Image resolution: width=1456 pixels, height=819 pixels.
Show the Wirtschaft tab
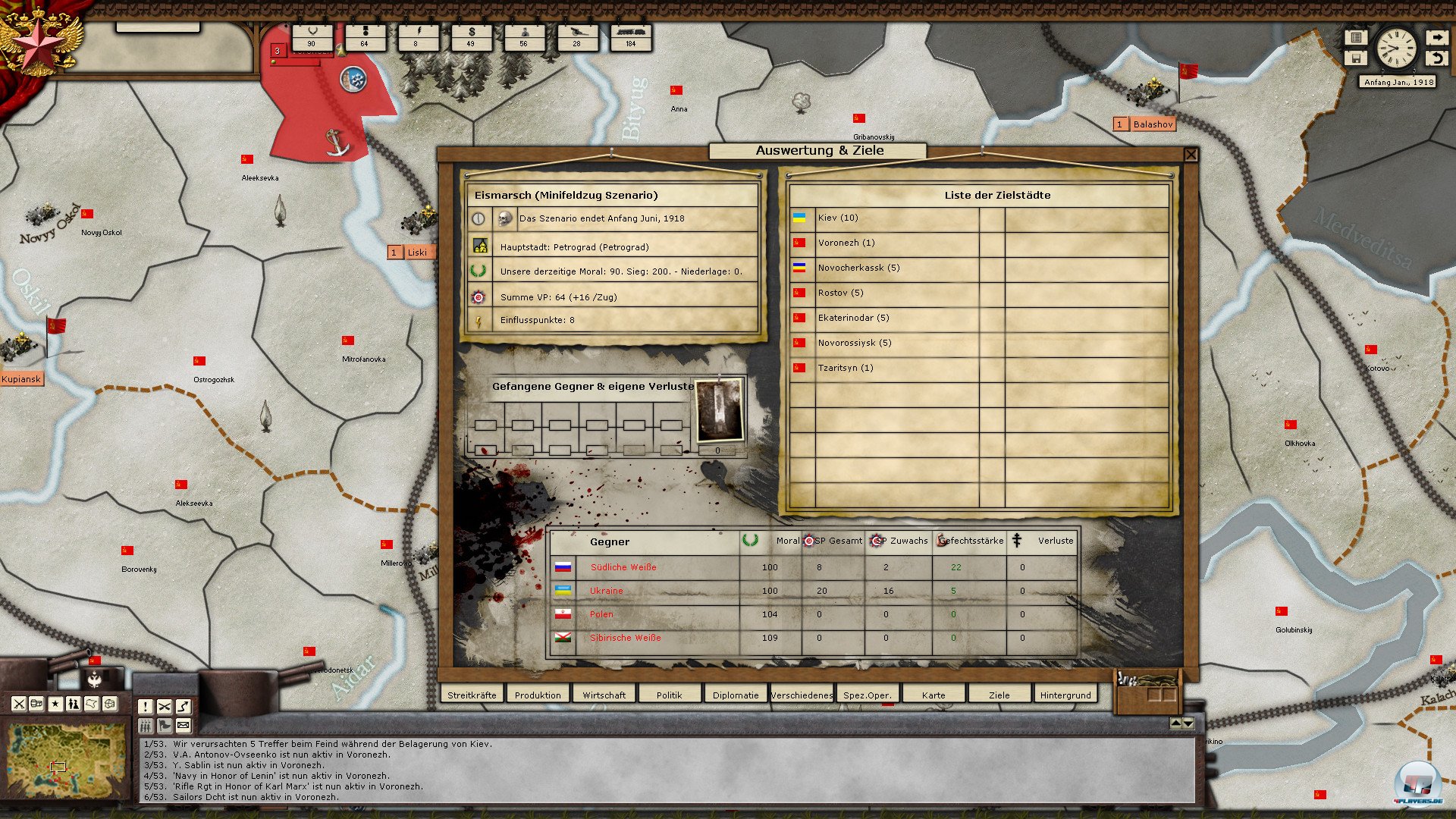[x=604, y=695]
